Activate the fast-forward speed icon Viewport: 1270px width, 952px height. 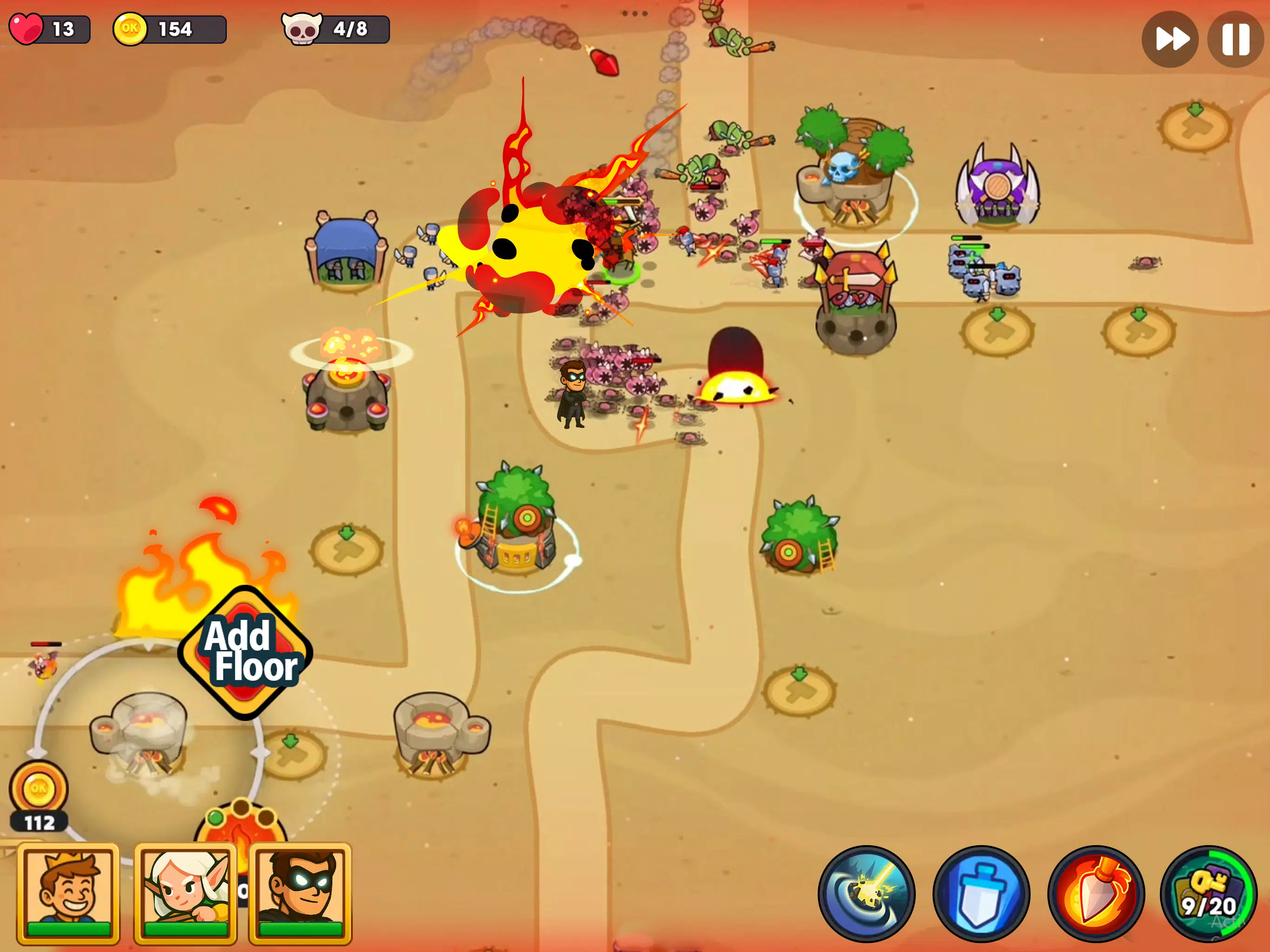click(x=1170, y=39)
